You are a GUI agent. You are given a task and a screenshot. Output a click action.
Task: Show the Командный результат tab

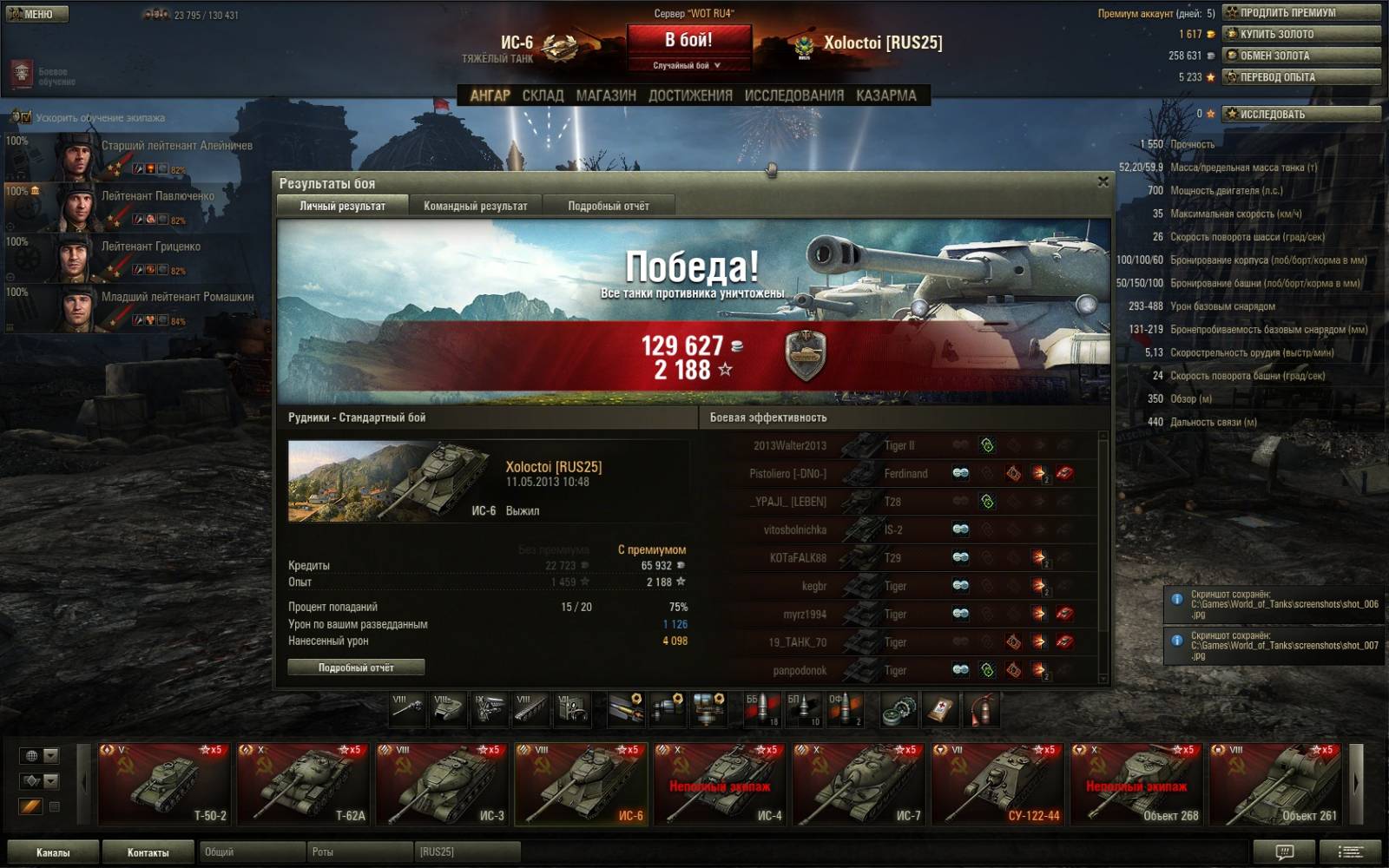tap(475, 206)
